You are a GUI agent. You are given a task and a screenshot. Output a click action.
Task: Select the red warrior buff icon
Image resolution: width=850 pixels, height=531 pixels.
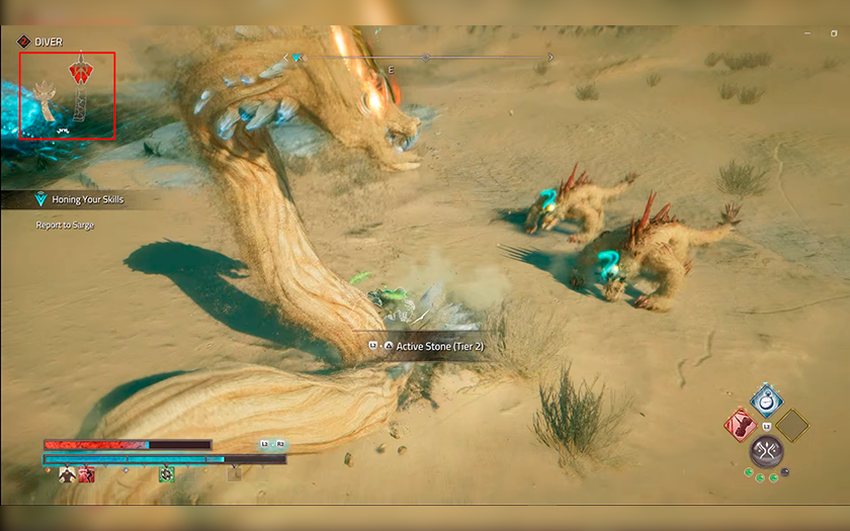(x=87, y=474)
